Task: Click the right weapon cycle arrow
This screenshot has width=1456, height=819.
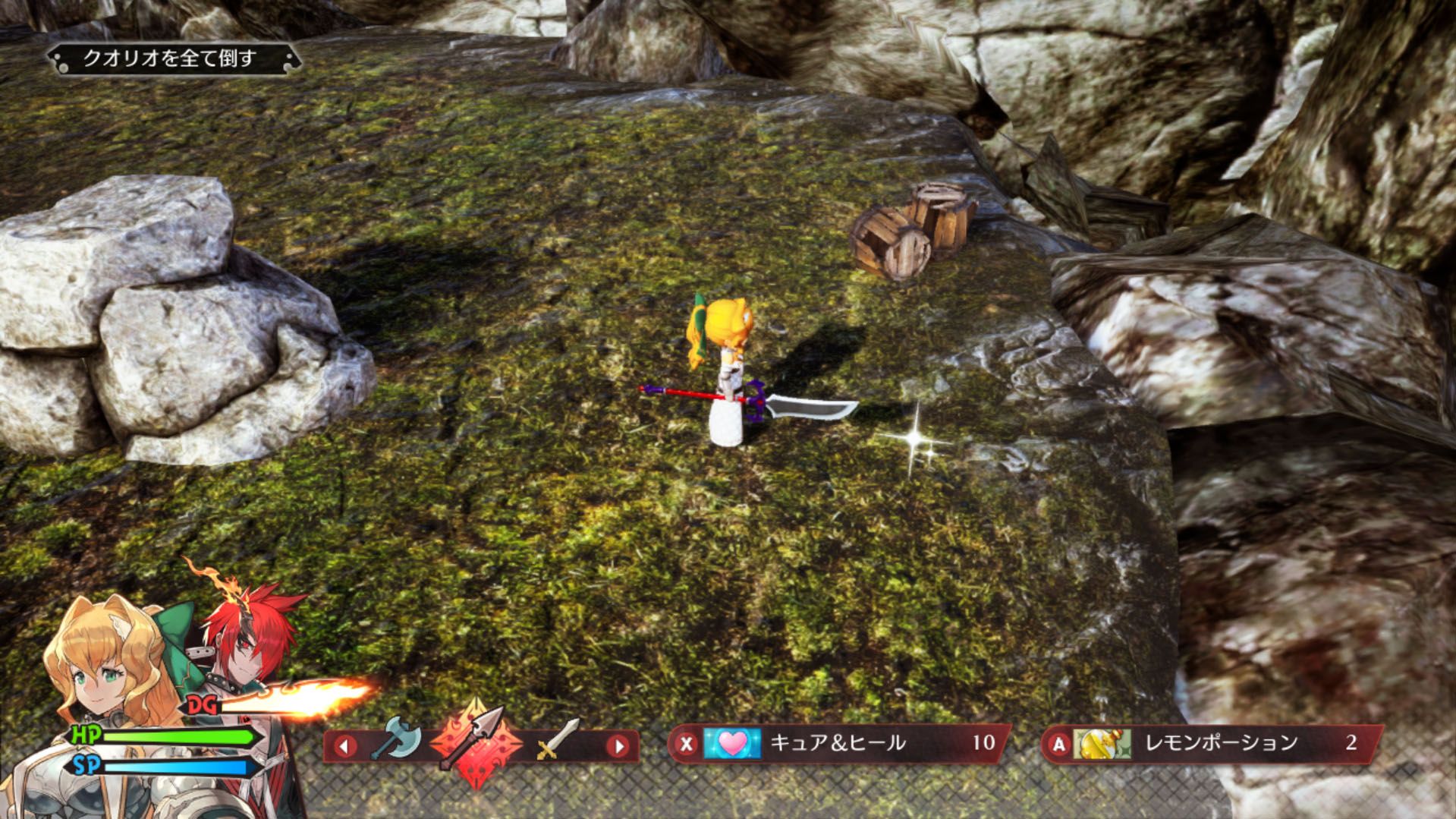Action: [618, 745]
